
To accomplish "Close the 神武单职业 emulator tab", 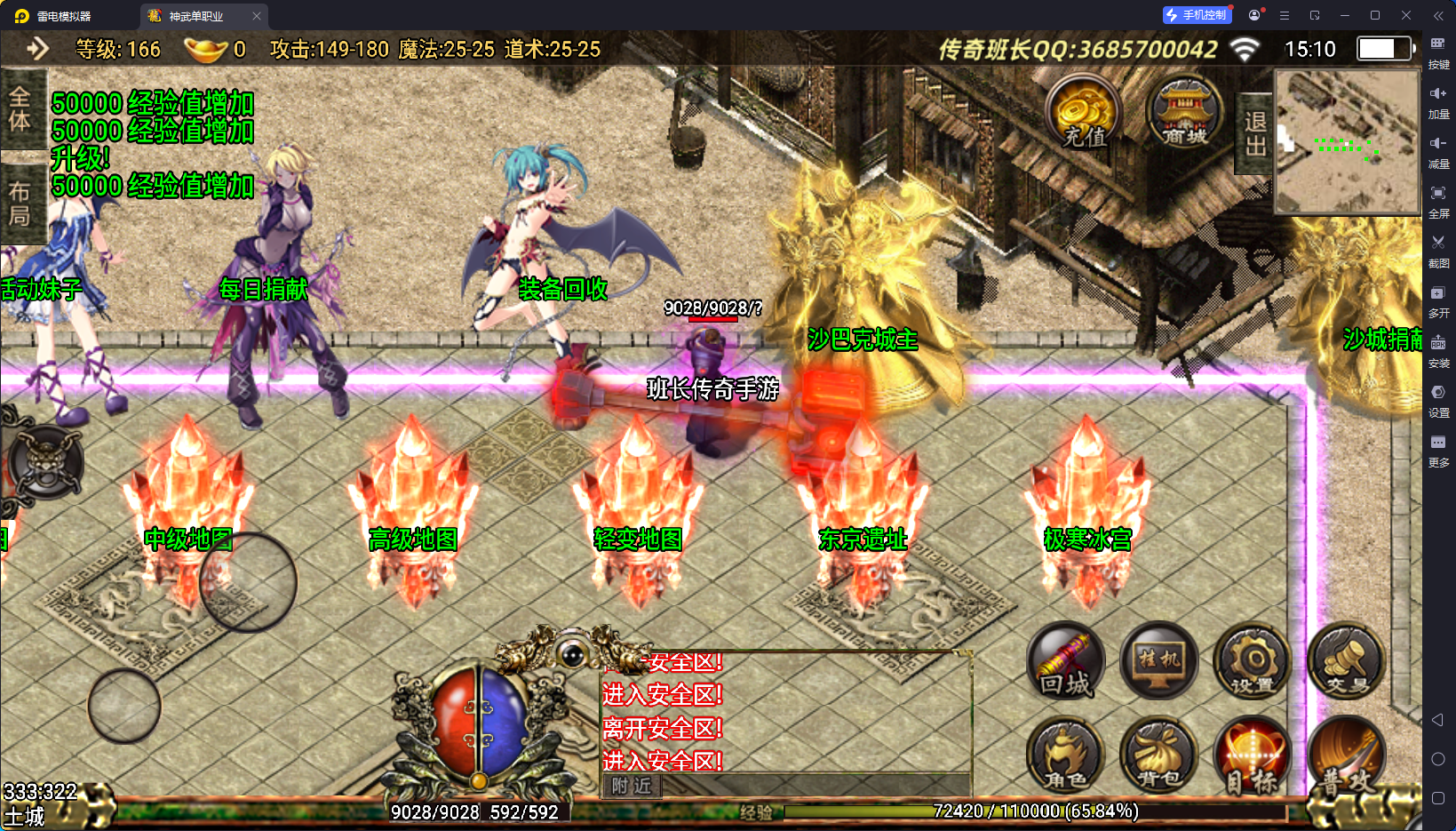I will tap(257, 16).
